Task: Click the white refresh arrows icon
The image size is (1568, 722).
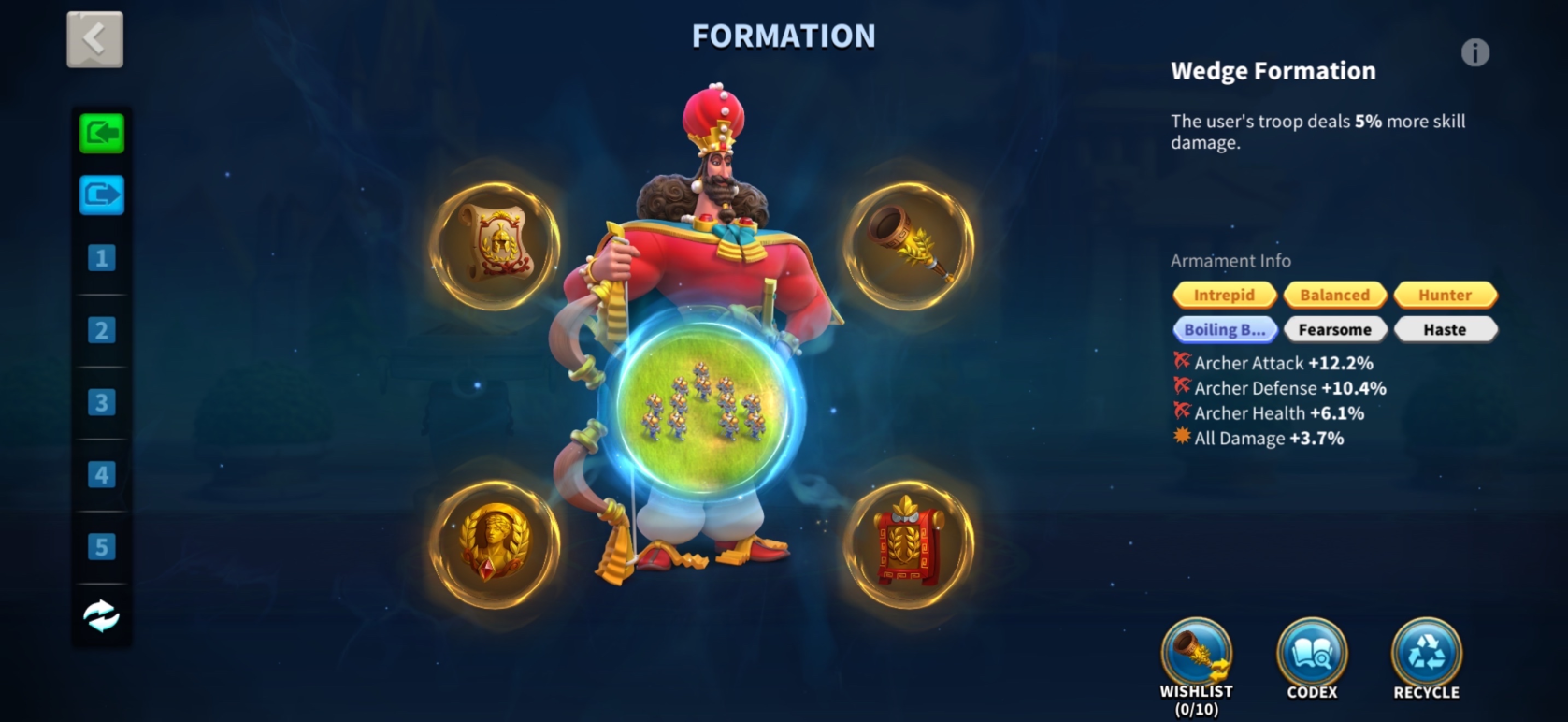Action: 102,615
